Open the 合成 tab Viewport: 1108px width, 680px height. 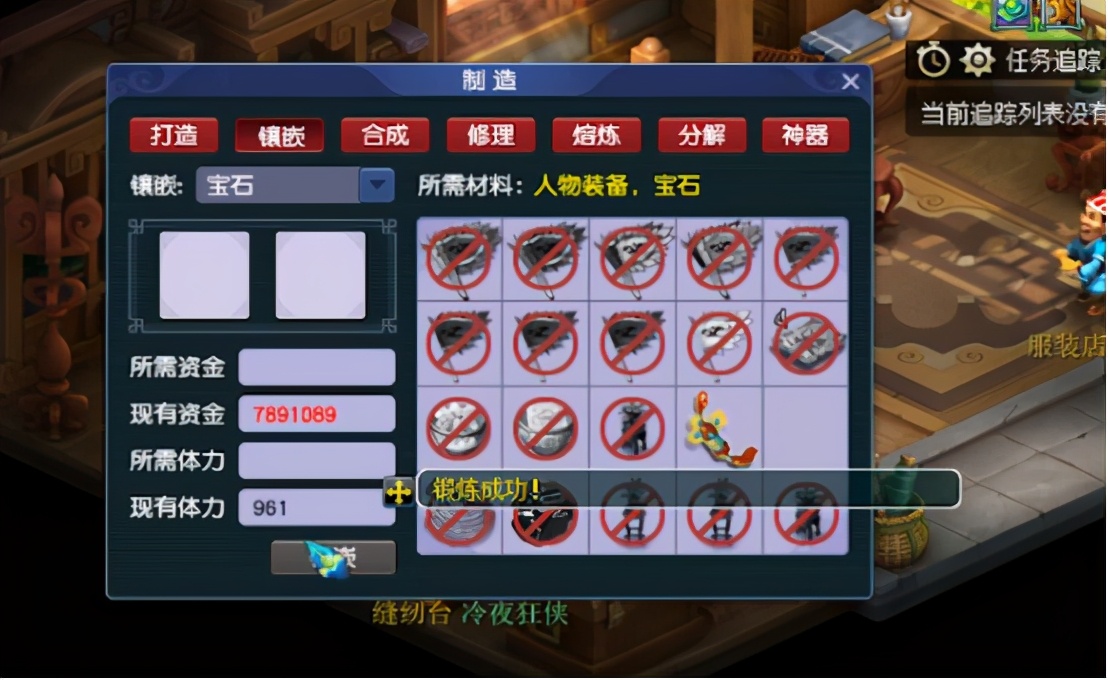tap(385, 135)
